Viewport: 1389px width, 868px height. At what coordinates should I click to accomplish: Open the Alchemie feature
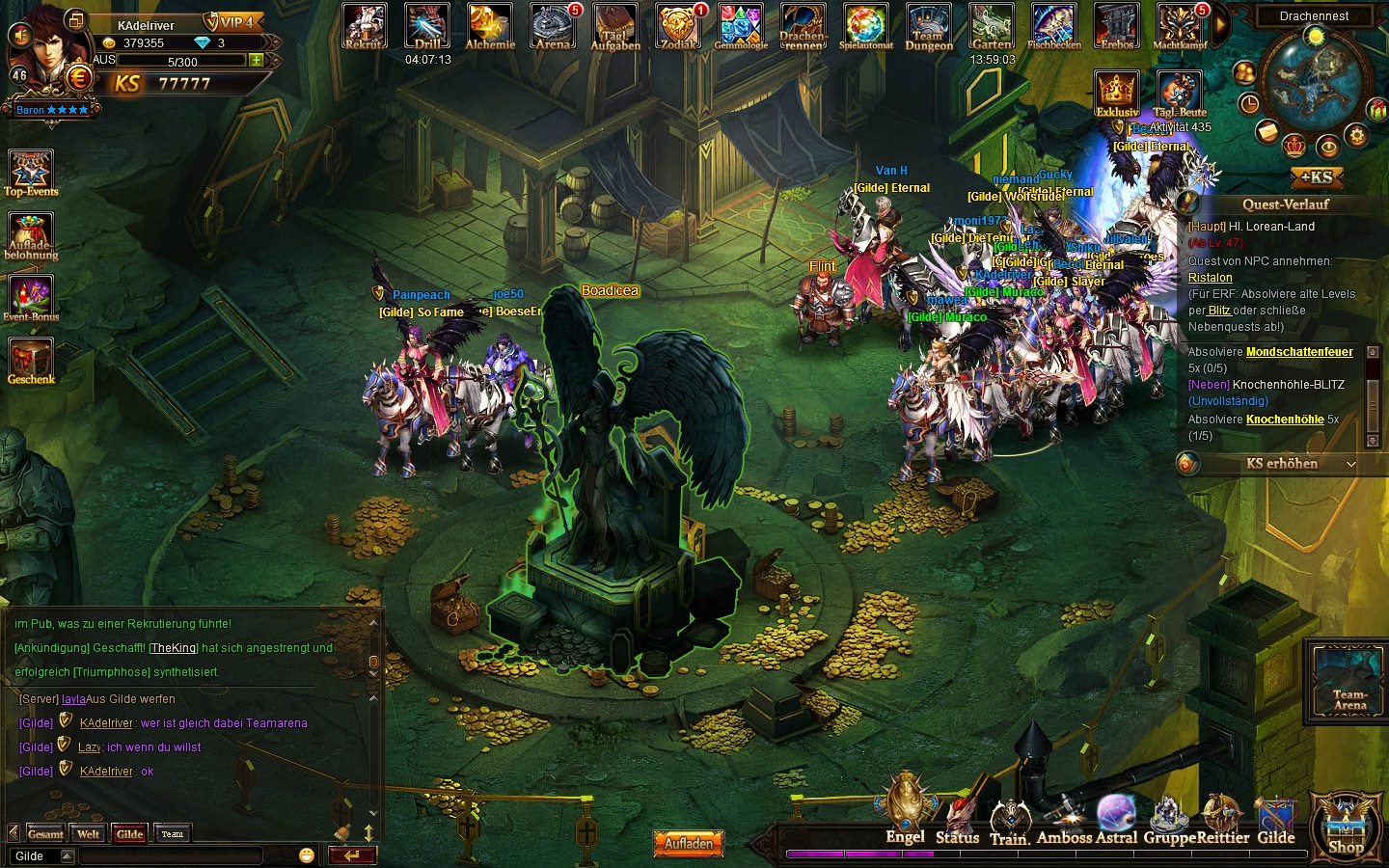(490, 26)
